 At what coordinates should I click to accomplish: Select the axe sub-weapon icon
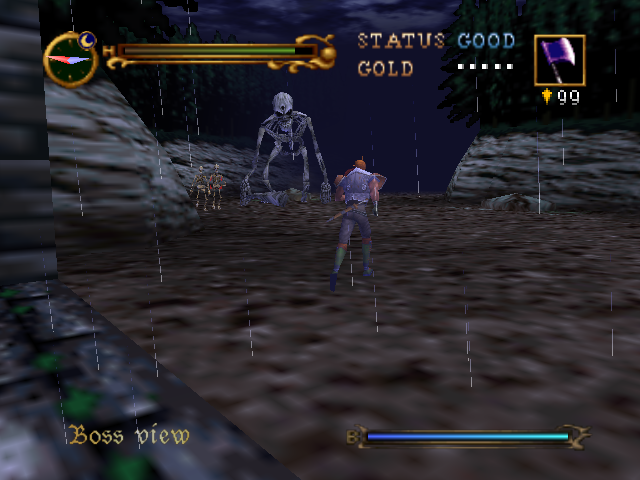tap(559, 60)
